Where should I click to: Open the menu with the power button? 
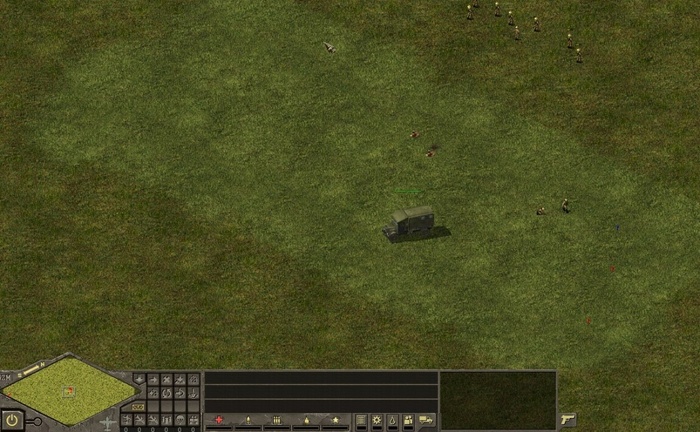click(13, 420)
